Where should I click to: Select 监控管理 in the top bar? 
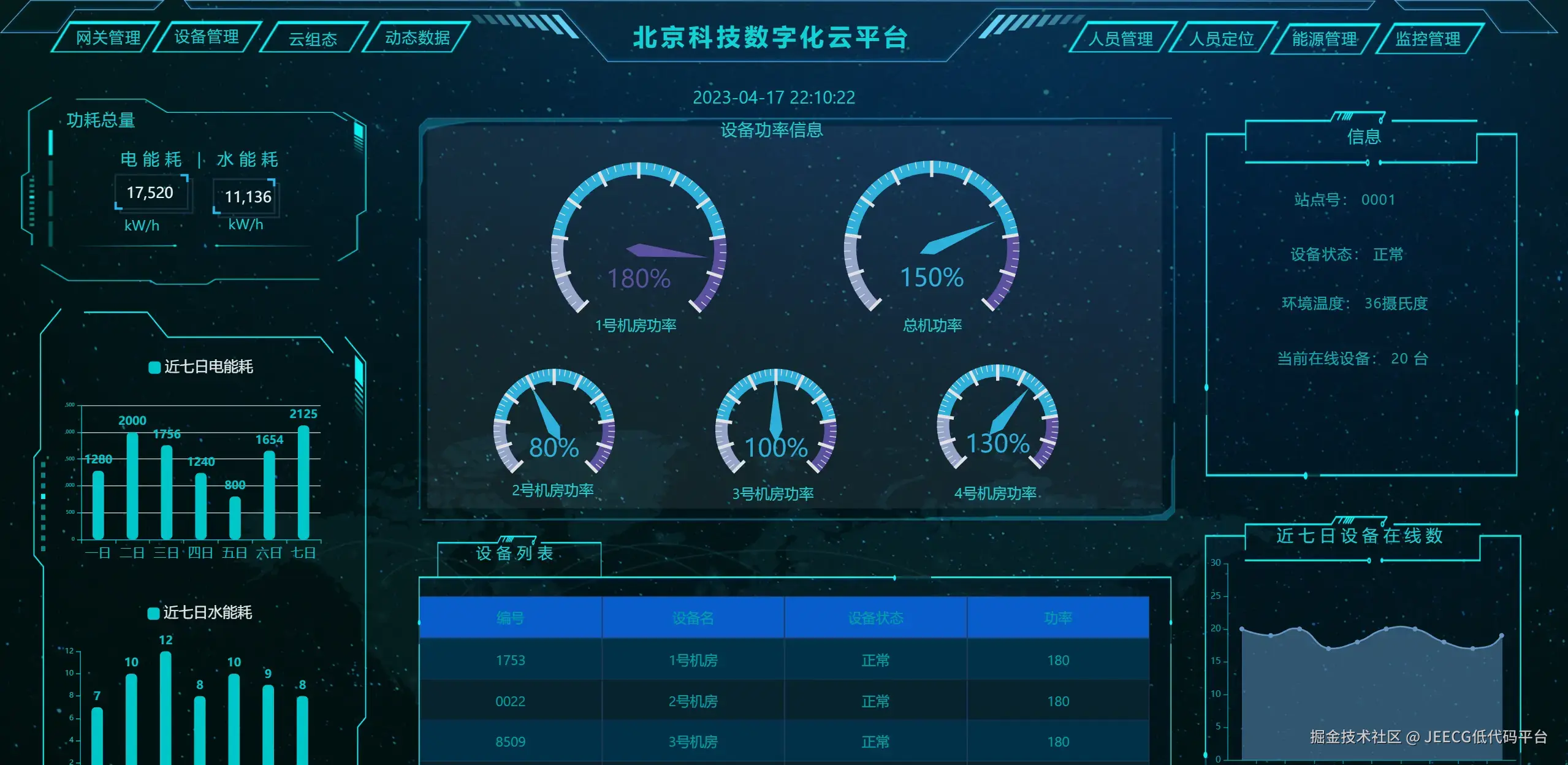1427,38
